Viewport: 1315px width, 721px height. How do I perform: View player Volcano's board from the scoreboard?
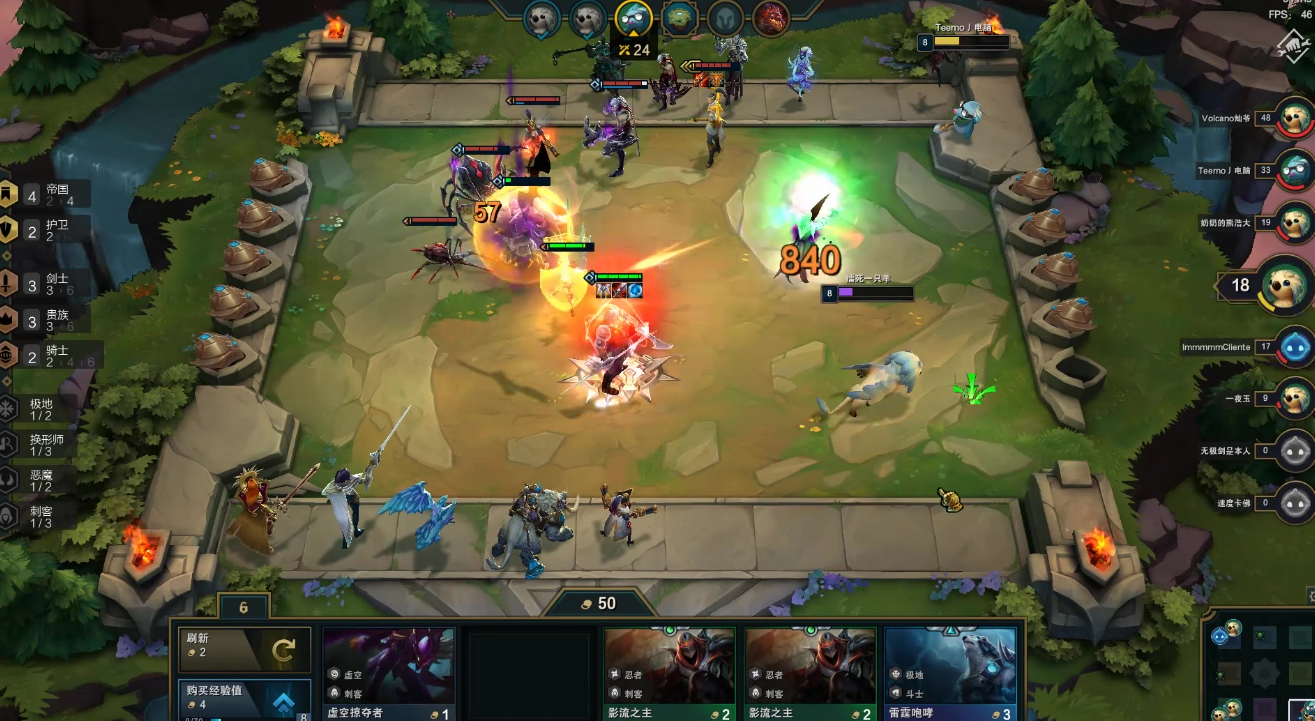1296,119
